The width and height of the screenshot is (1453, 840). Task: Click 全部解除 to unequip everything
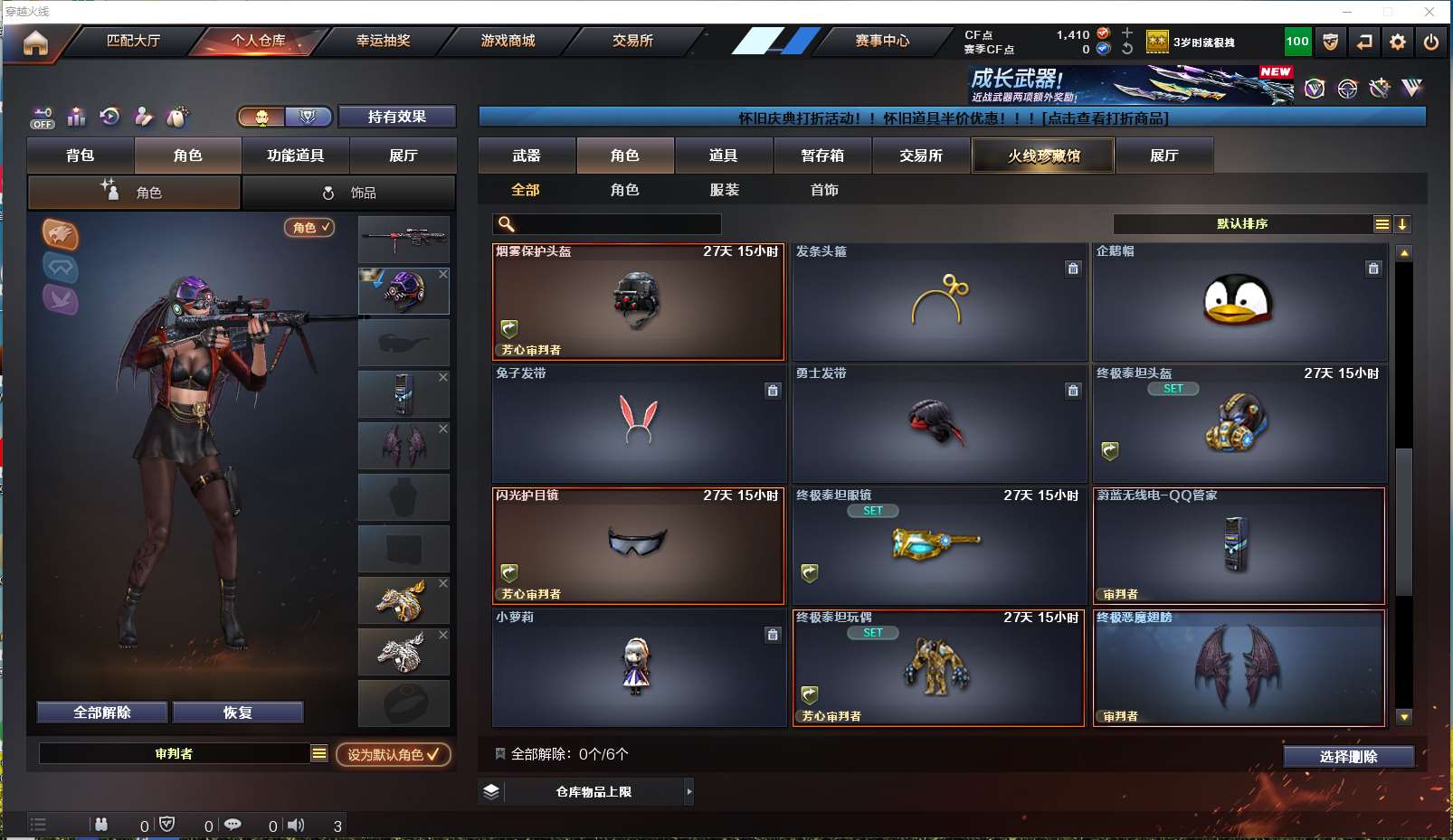tap(102, 713)
